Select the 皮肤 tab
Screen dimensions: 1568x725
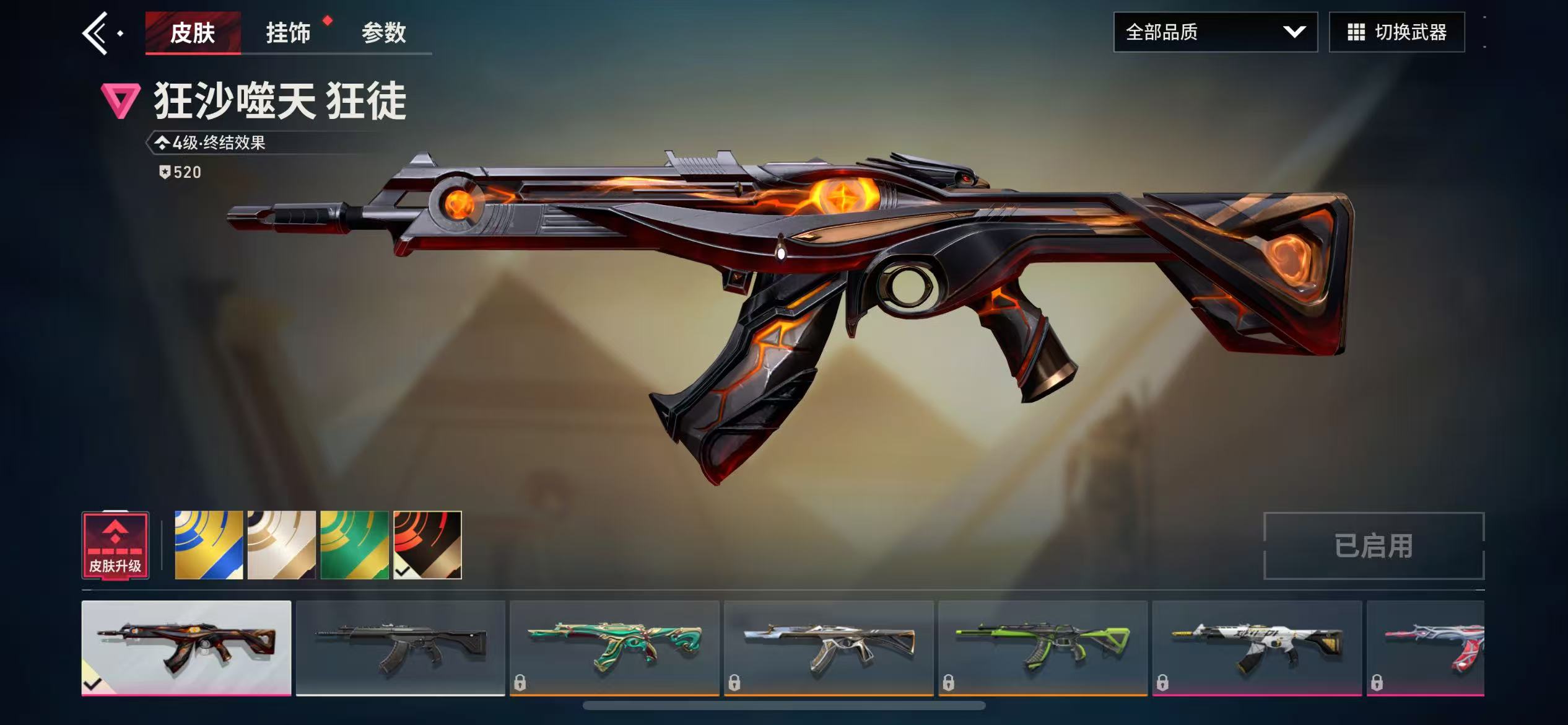tap(193, 33)
